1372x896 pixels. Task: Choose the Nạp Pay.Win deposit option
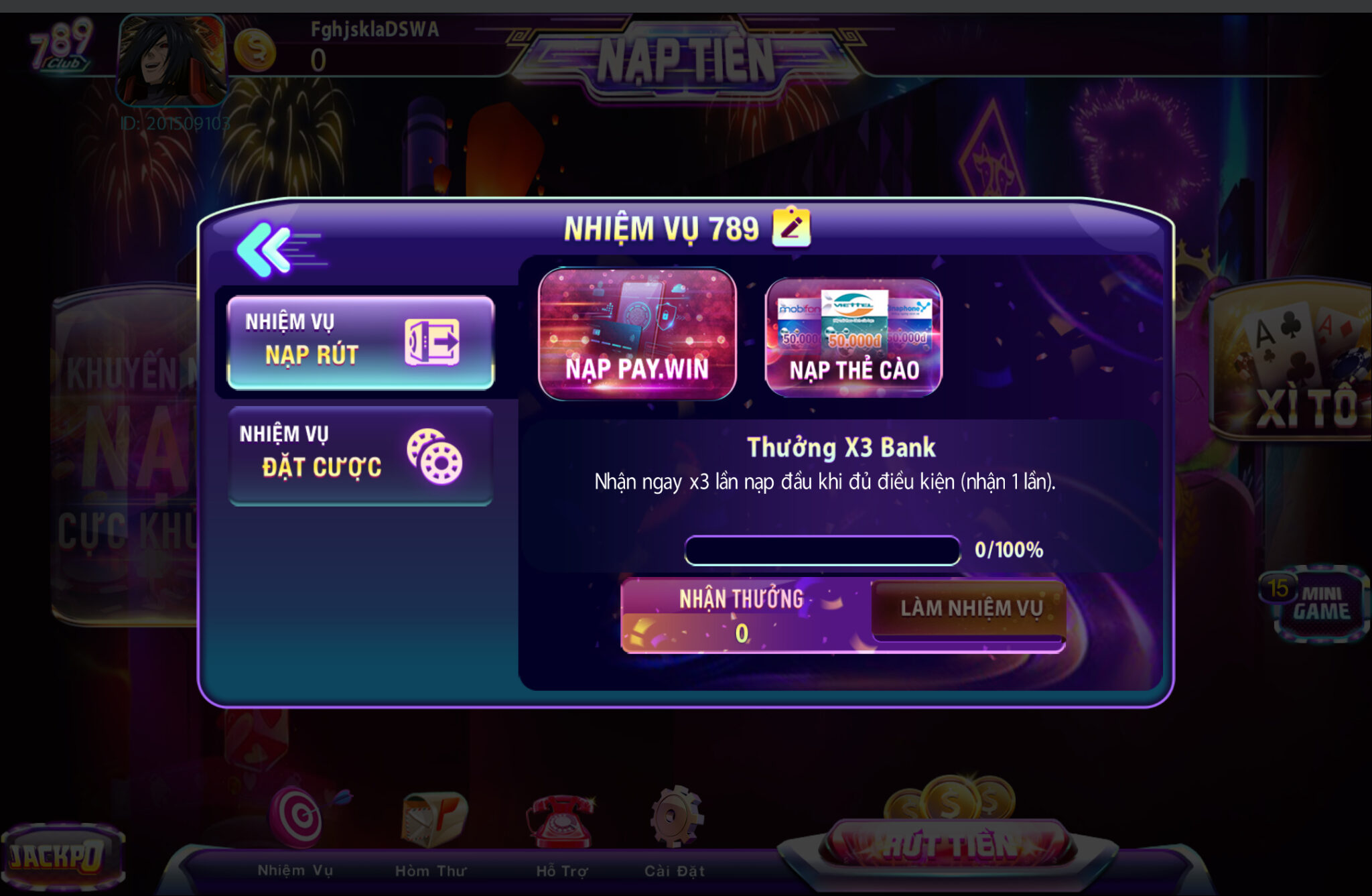[637, 334]
